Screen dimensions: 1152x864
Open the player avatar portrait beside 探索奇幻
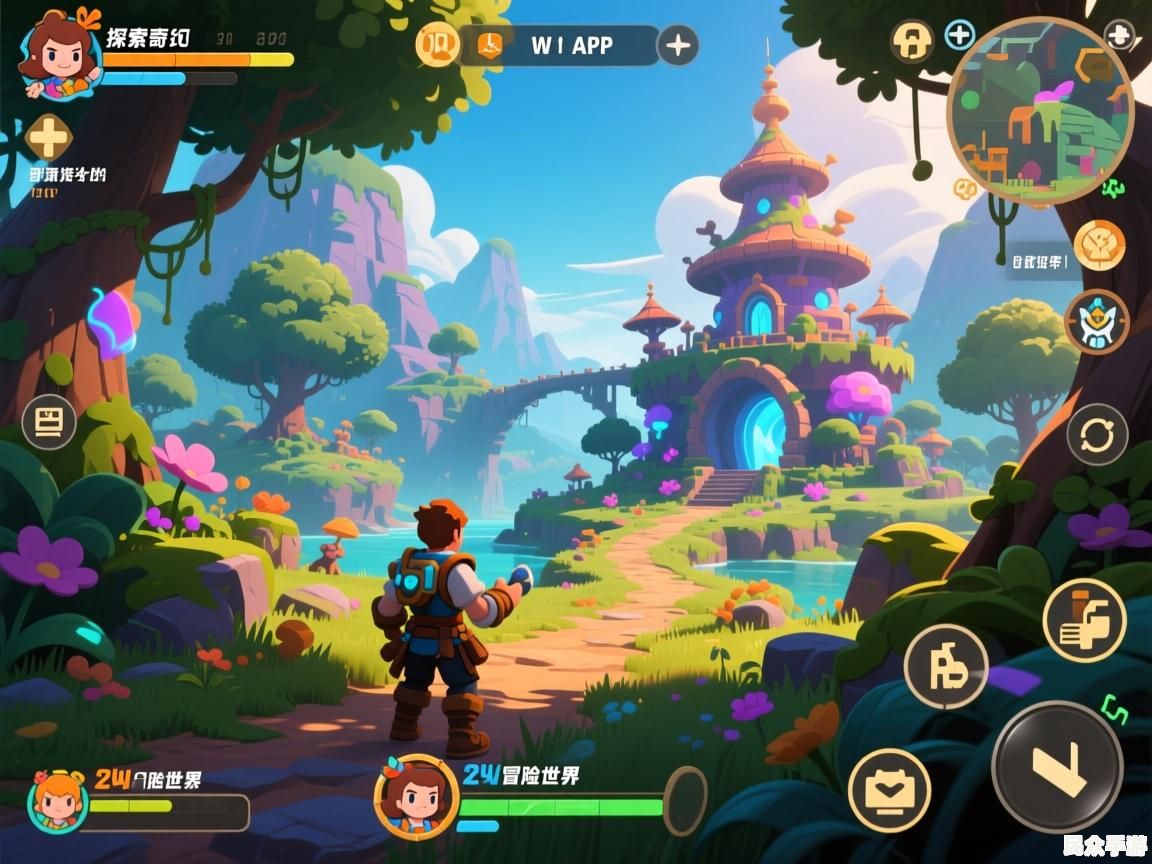pyautogui.click(x=60, y=55)
